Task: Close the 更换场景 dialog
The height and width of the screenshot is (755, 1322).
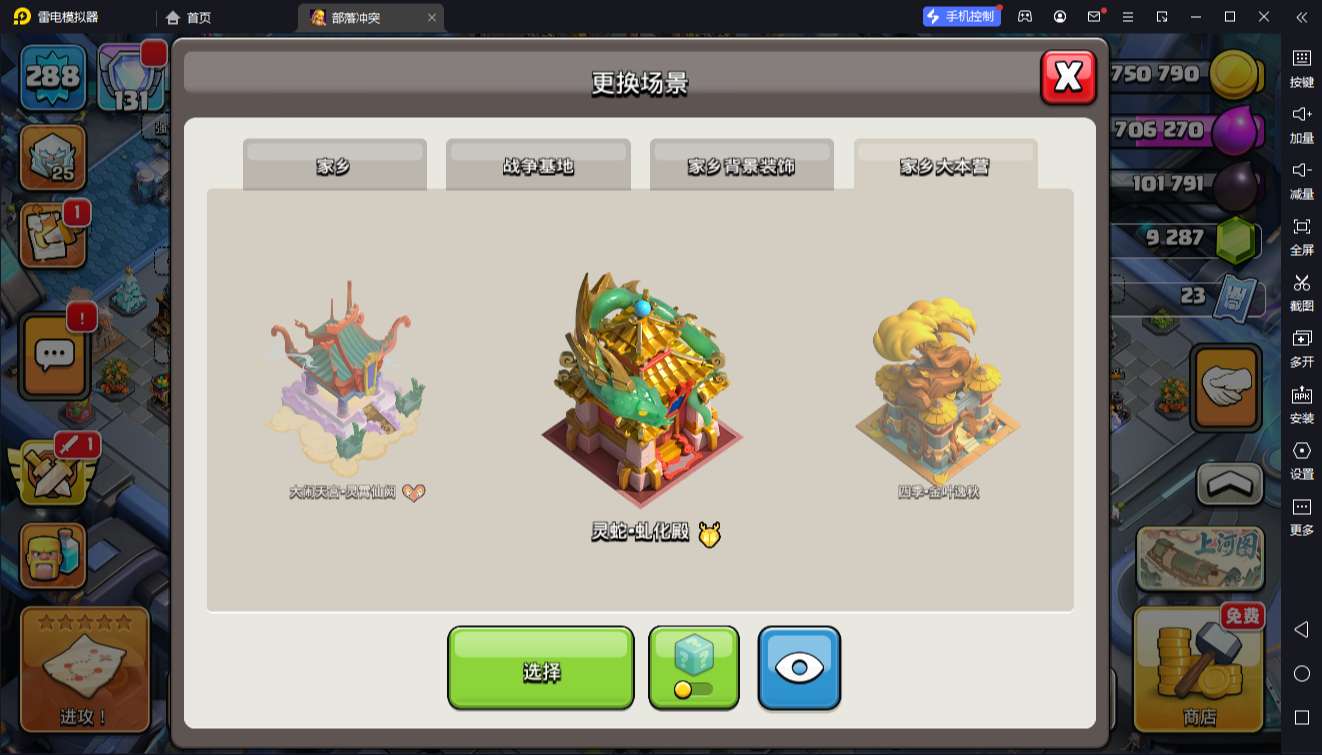Action: tap(1068, 77)
